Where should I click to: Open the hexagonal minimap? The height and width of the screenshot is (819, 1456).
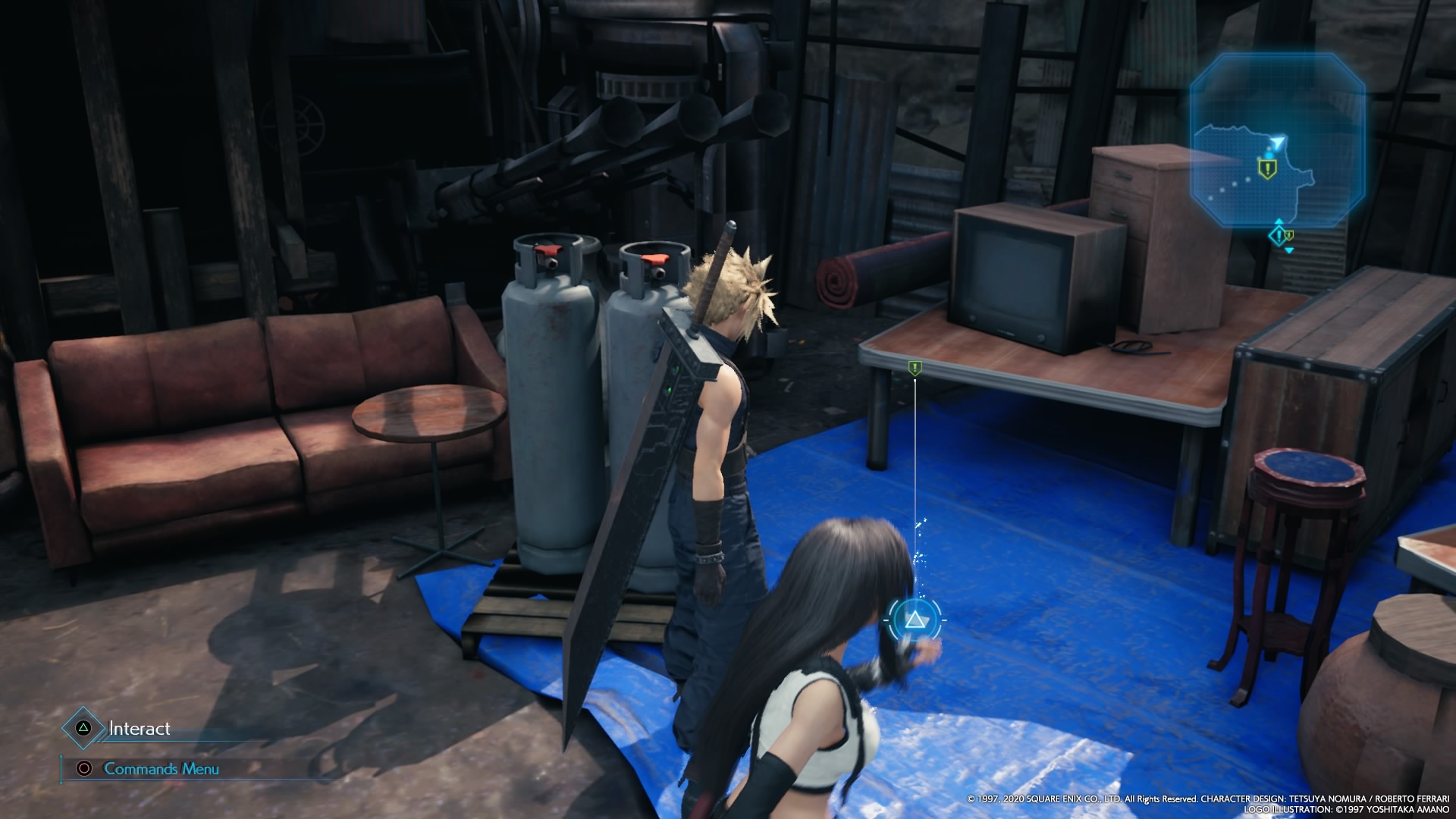(x=1277, y=139)
